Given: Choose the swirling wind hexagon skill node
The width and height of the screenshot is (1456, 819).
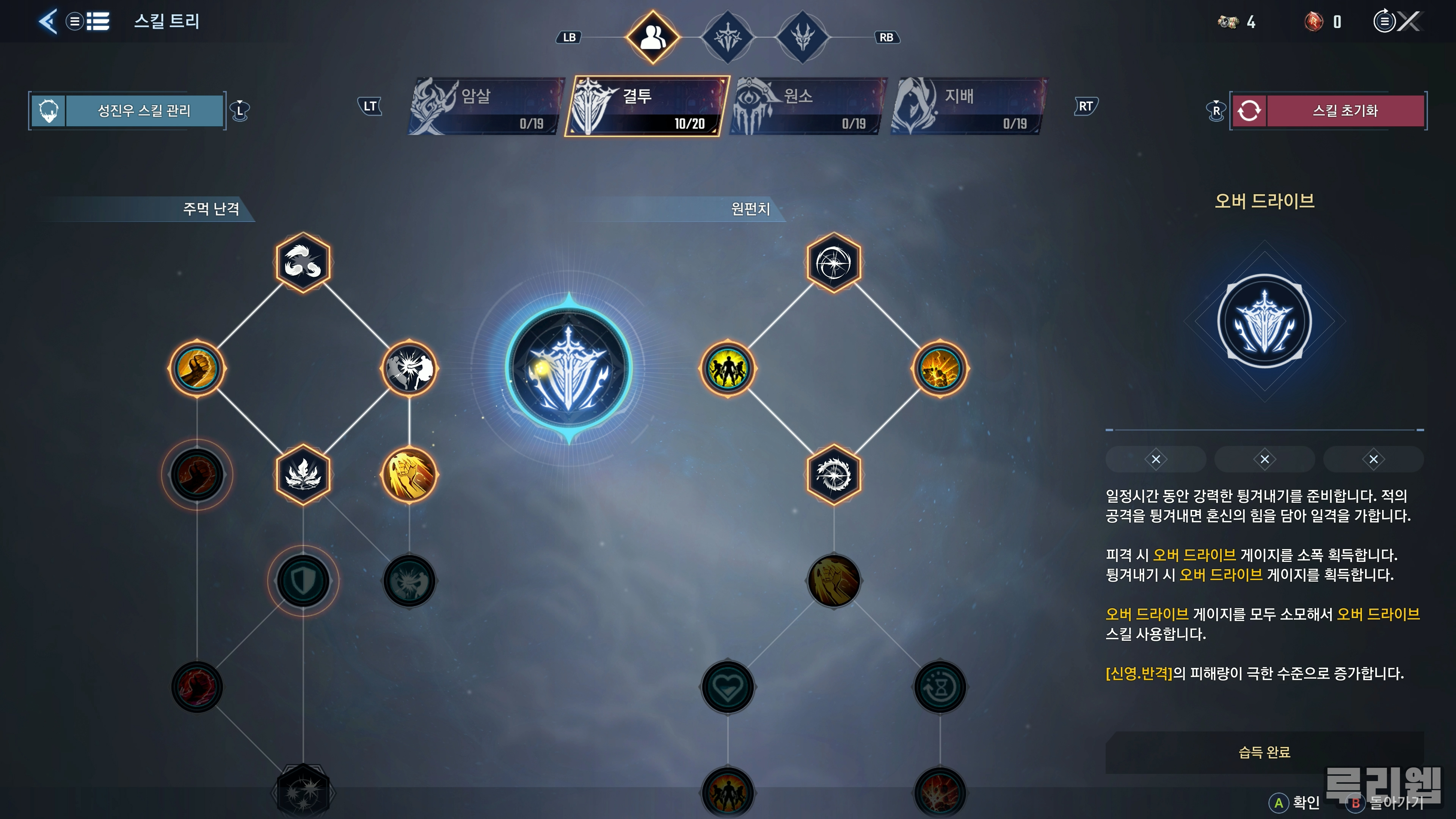Looking at the screenshot, I should 303,262.
